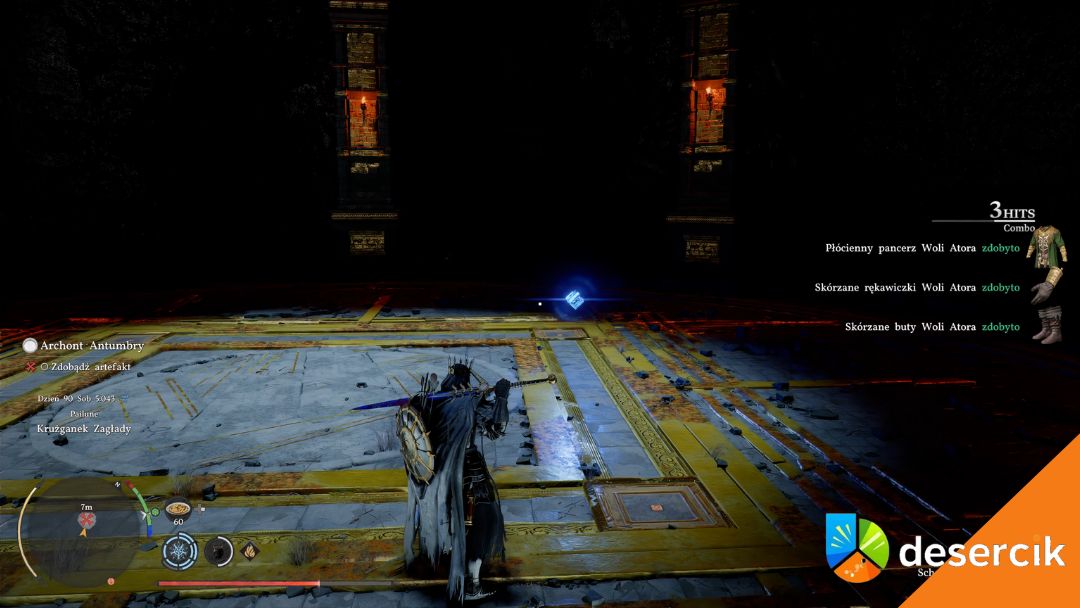Select the red X objective marker on minimap
Screen dimensions: 1080x608
tap(86, 521)
